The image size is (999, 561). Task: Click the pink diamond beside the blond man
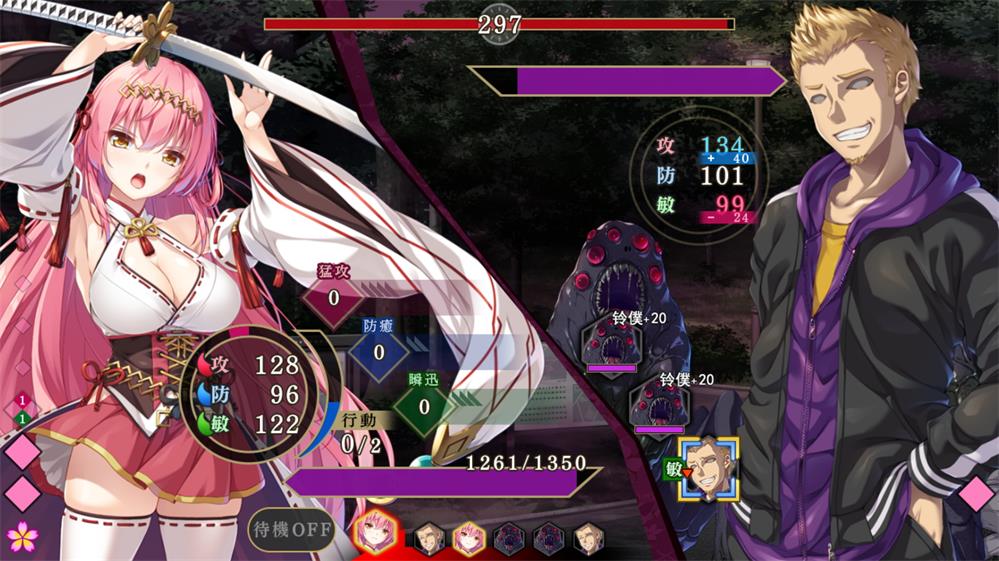tap(976, 494)
